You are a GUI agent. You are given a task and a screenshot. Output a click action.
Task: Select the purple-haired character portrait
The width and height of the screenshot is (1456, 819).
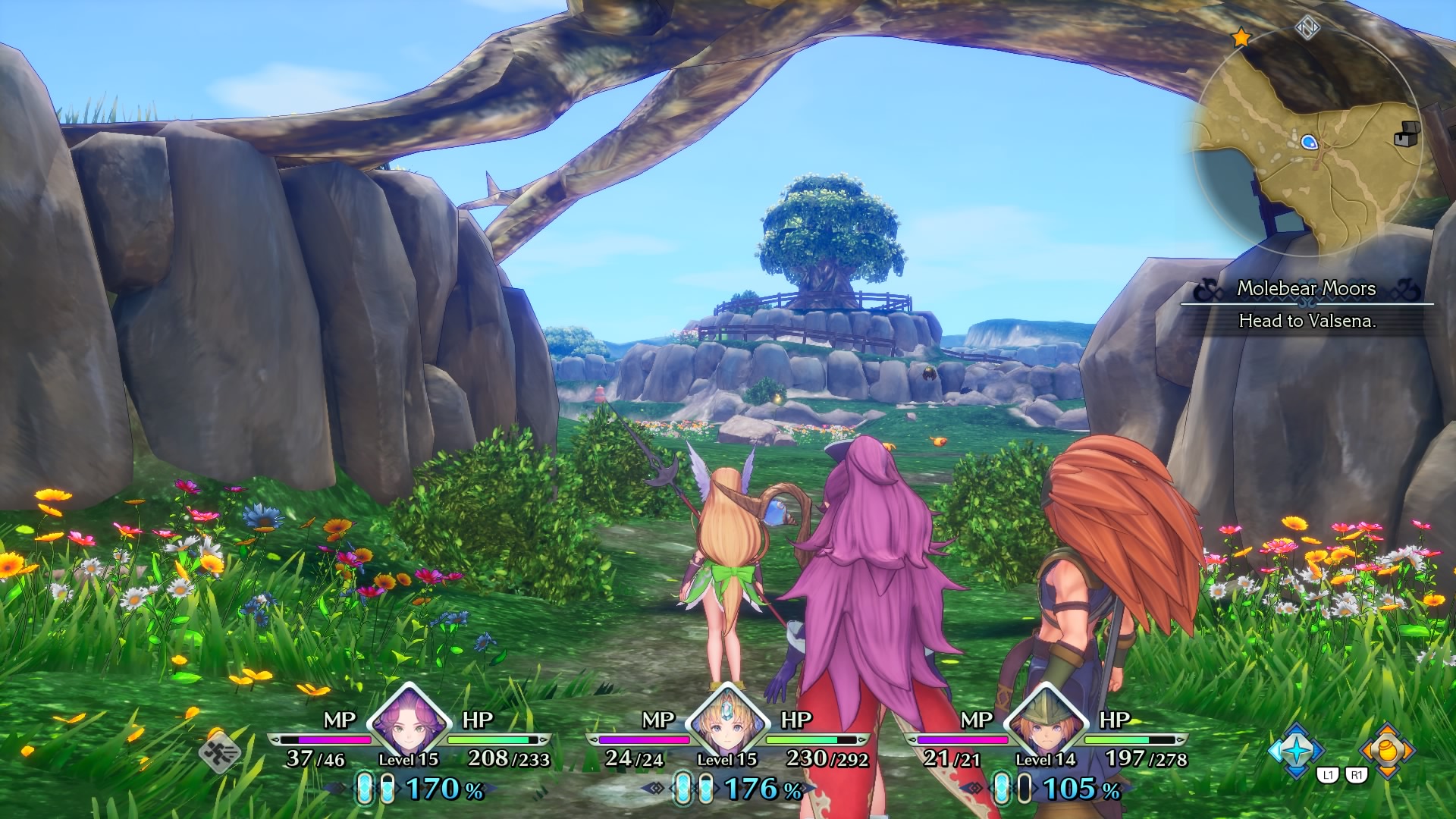click(x=409, y=720)
